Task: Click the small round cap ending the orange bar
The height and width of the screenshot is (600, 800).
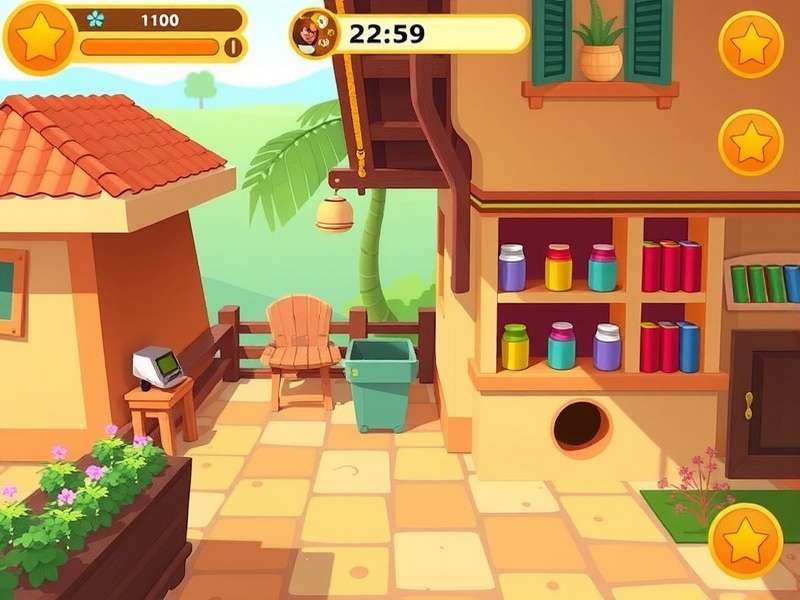Action: click(x=233, y=46)
